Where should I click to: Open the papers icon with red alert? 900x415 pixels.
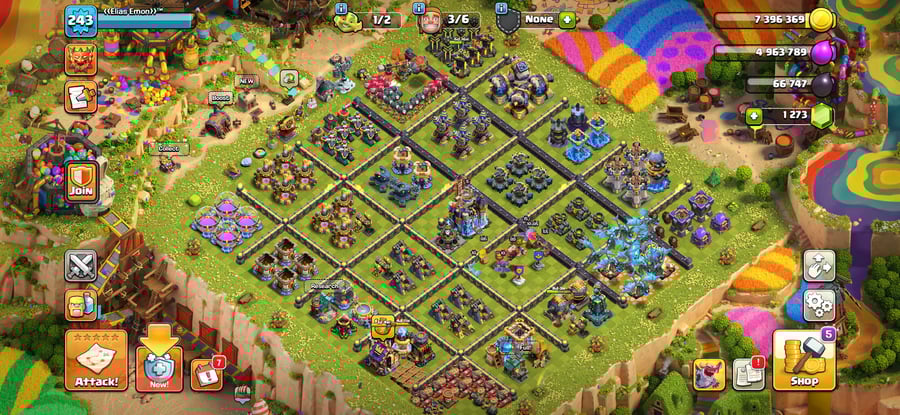click(748, 373)
